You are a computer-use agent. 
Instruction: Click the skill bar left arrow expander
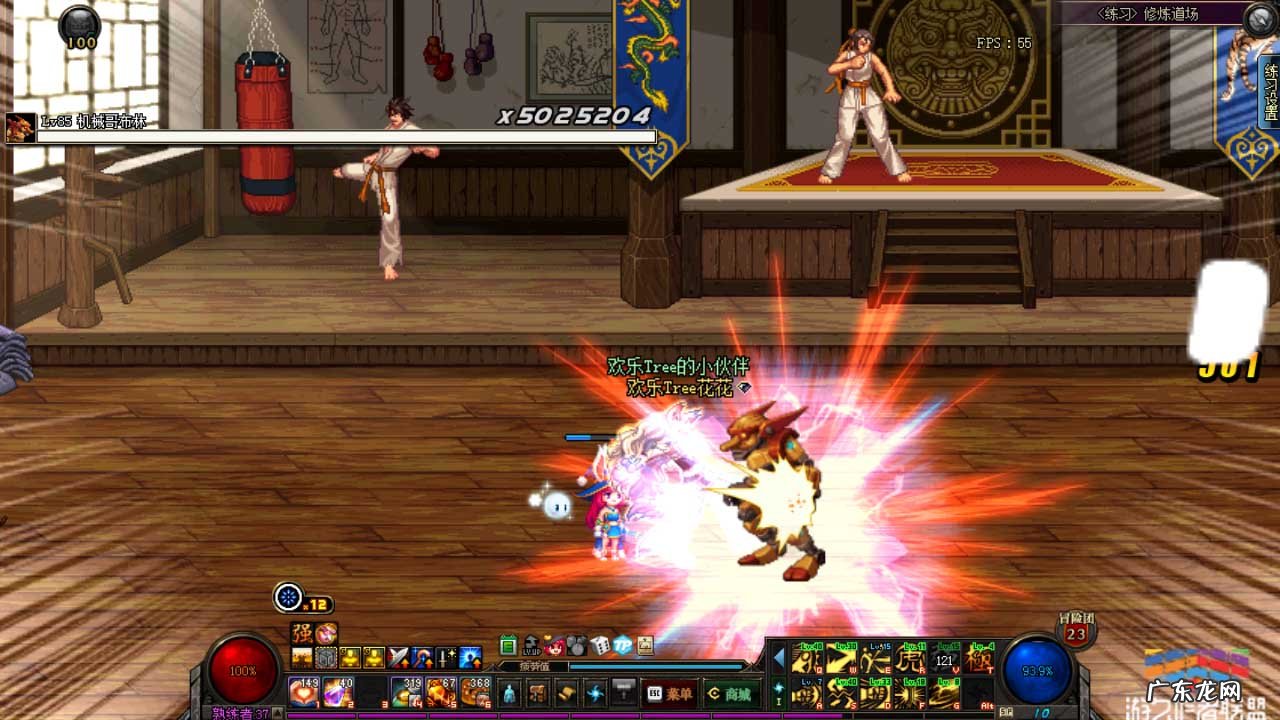pos(779,658)
